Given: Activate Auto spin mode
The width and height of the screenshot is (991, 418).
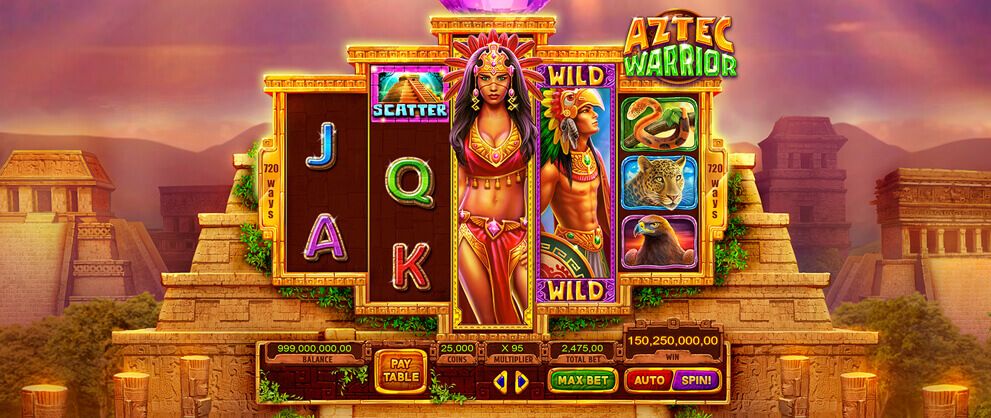Looking at the screenshot, I should pos(648,380).
